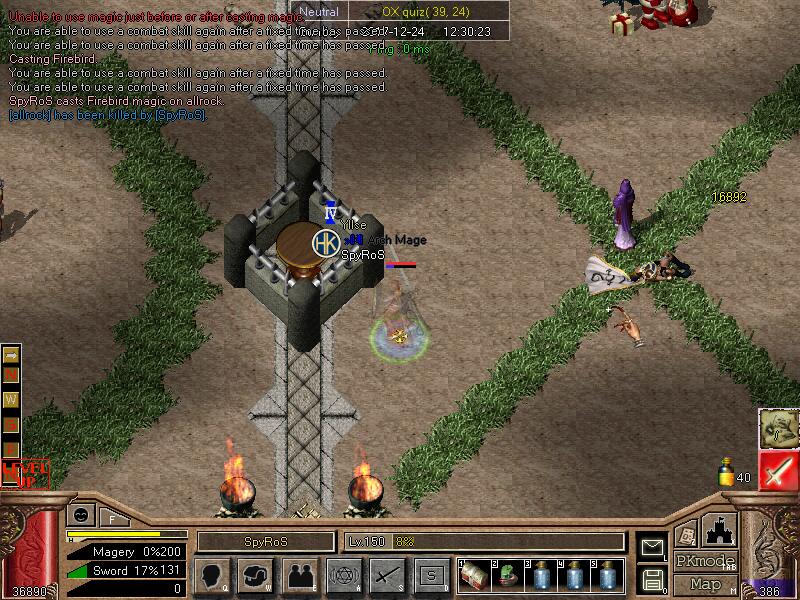Open the mail envelope icon
Image resolution: width=800 pixels, height=600 pixels.
[652, 546]
